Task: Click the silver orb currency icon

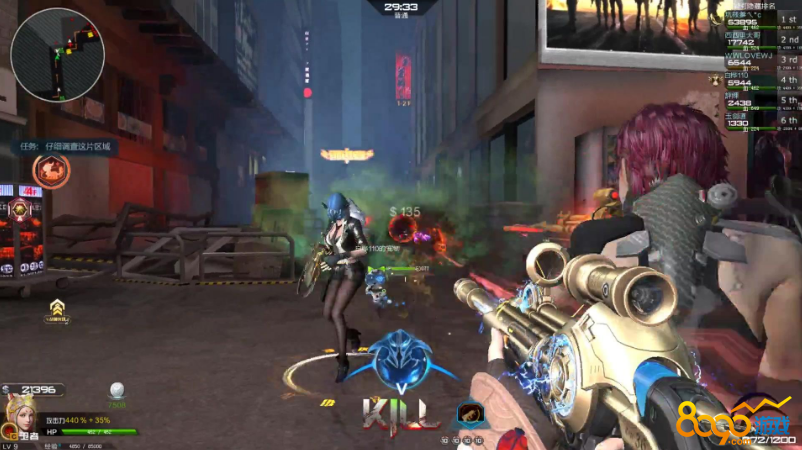Action: 117,390
